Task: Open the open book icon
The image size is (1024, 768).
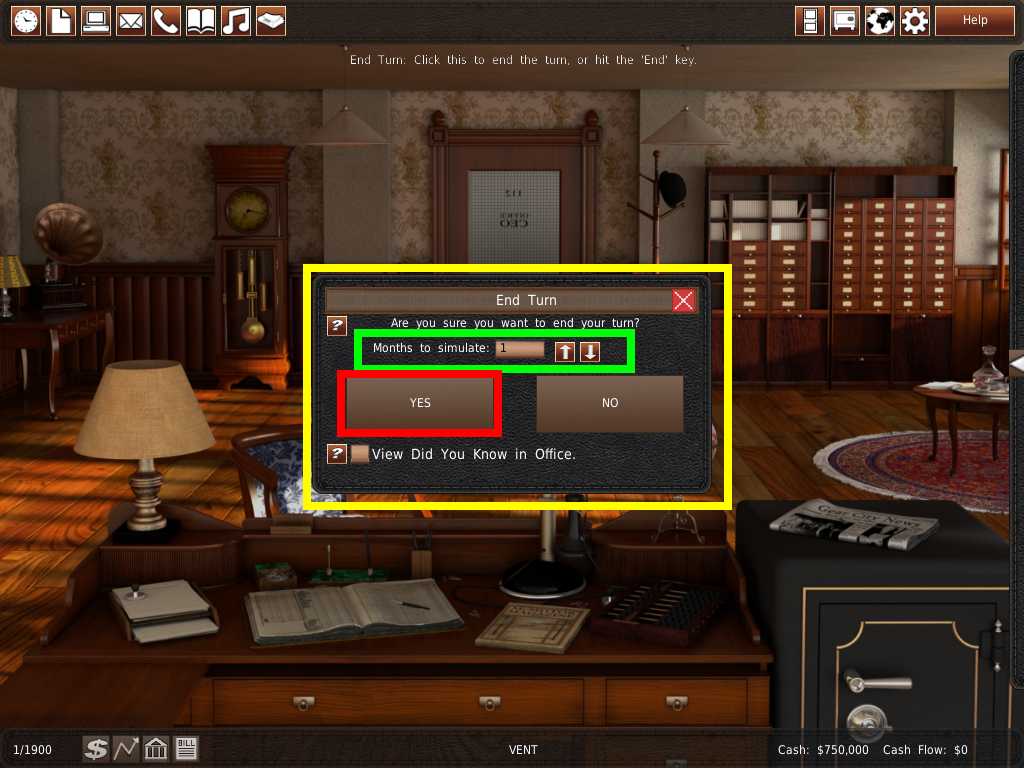Action: (201, 20)
